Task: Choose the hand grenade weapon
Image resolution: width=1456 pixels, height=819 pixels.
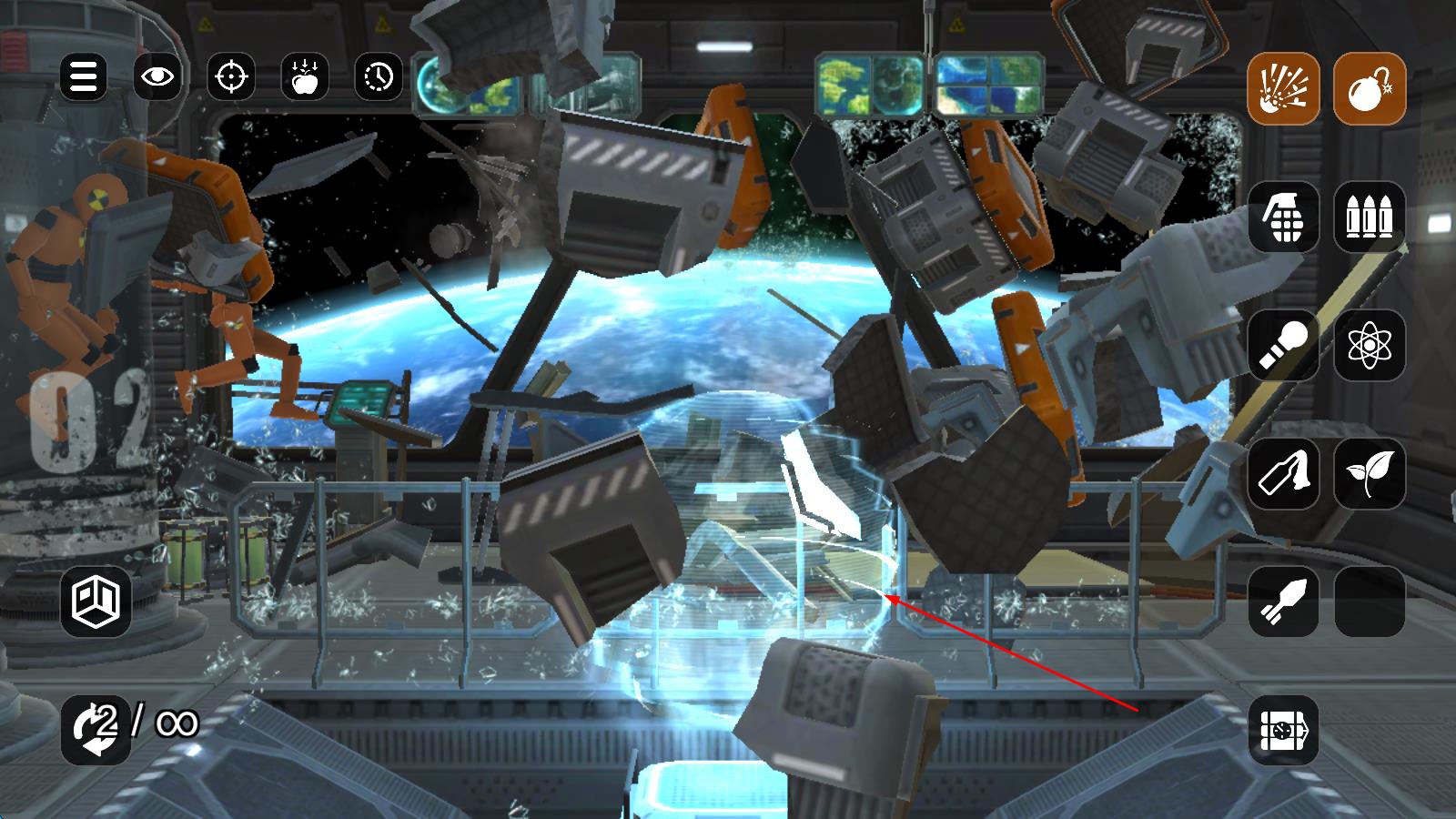Action: tap(1283, 217)
